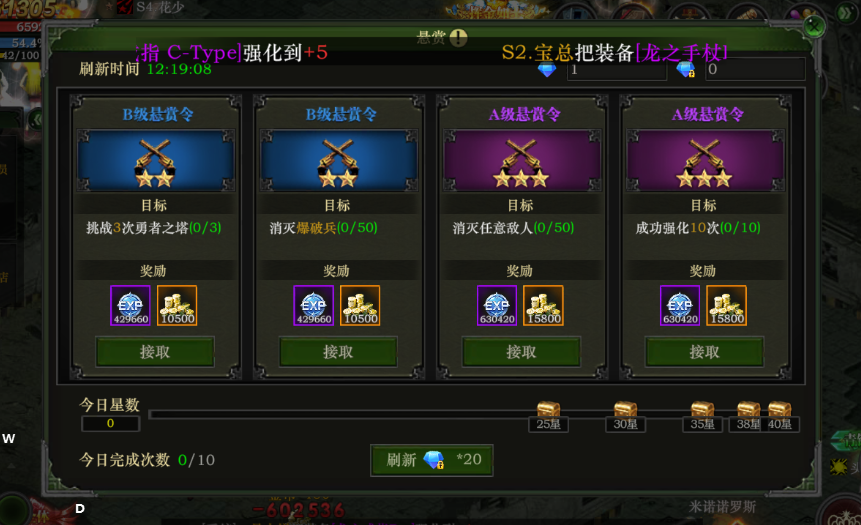Inspect the 429660 EXP reward of the 勇者之塔 bounty
The image size is (861, 525).
tap(130, 306)
